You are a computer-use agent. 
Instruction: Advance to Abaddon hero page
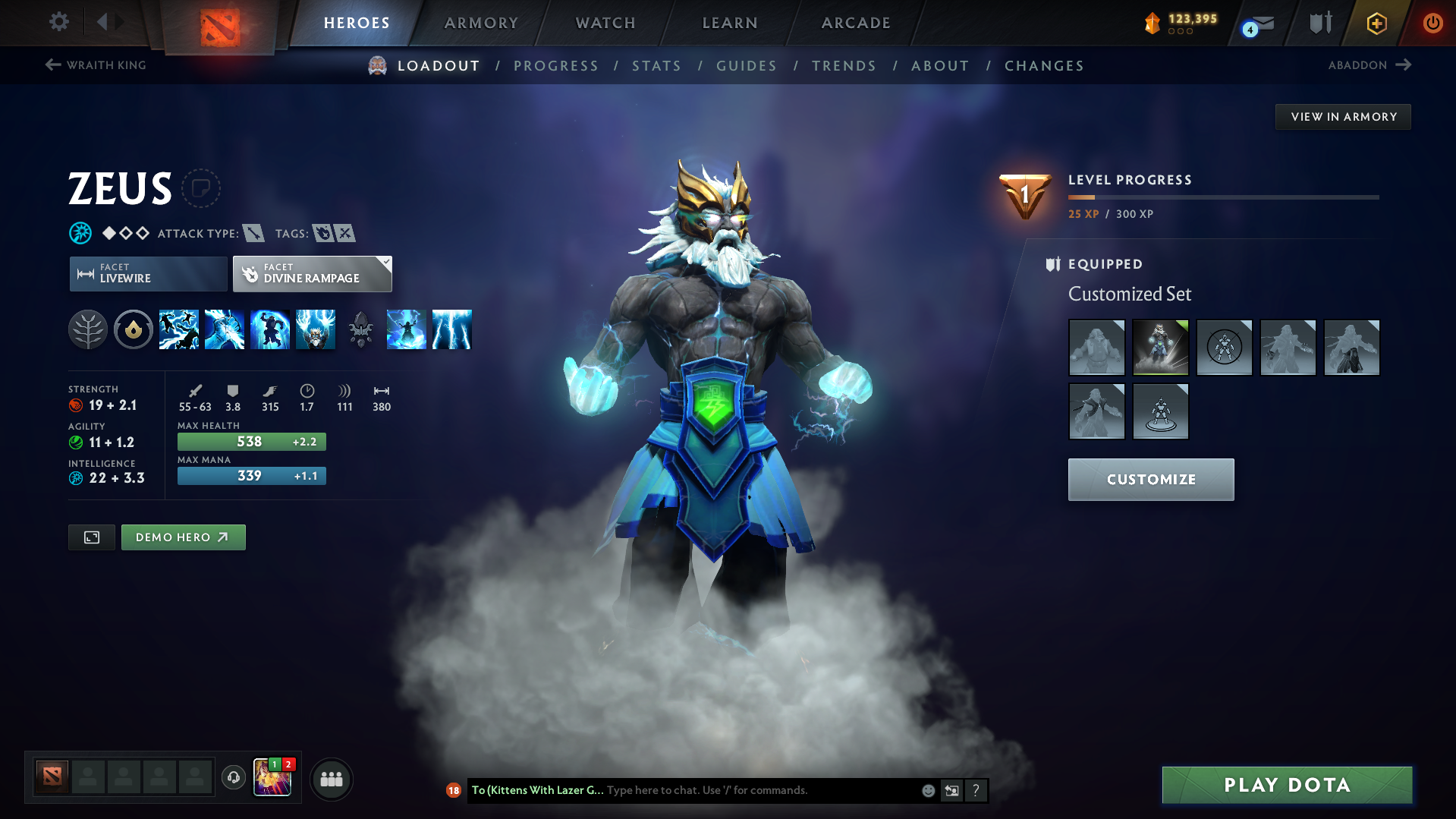1368,65
